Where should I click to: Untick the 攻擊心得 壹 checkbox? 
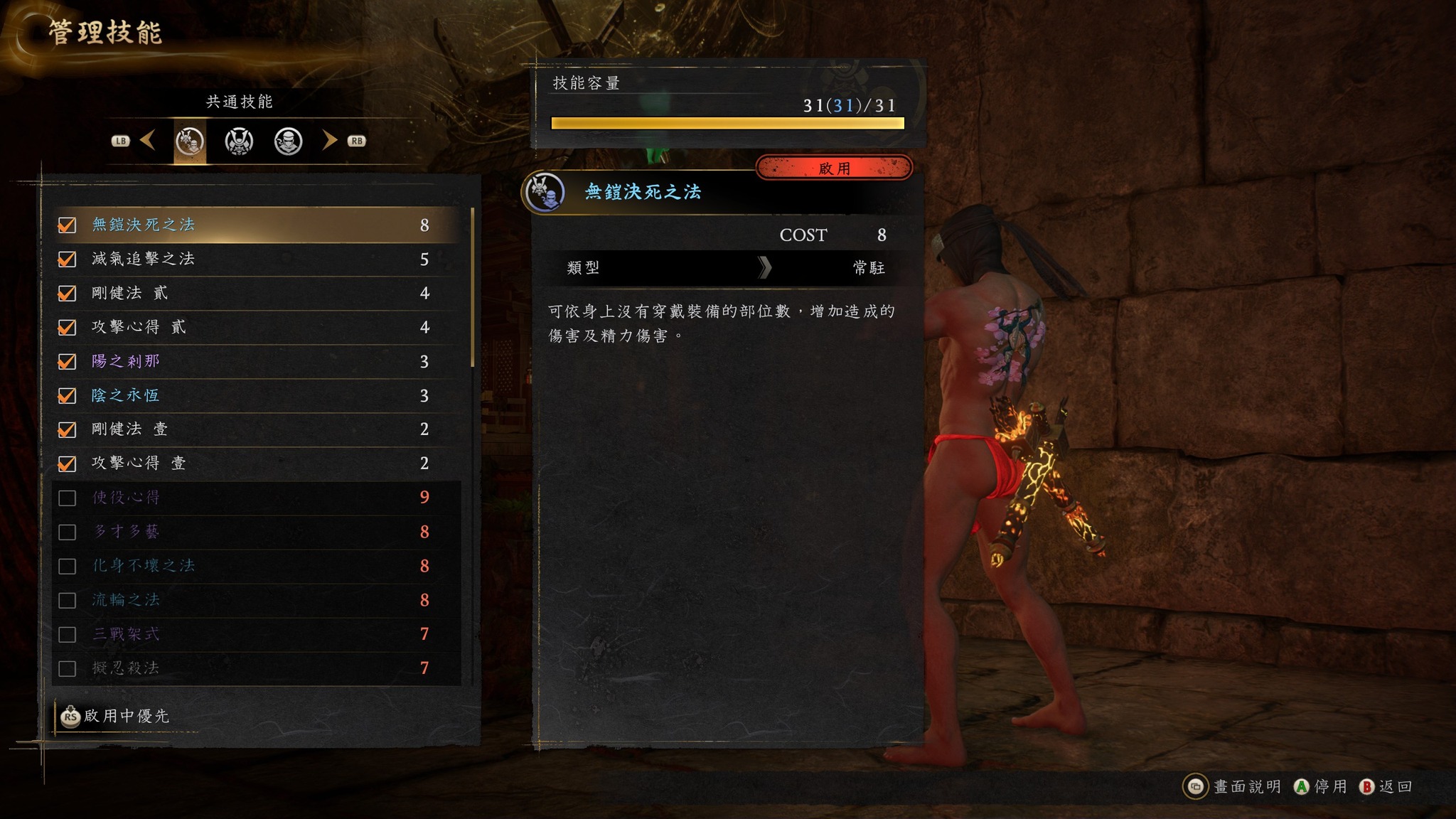click(x=67, y=464)
